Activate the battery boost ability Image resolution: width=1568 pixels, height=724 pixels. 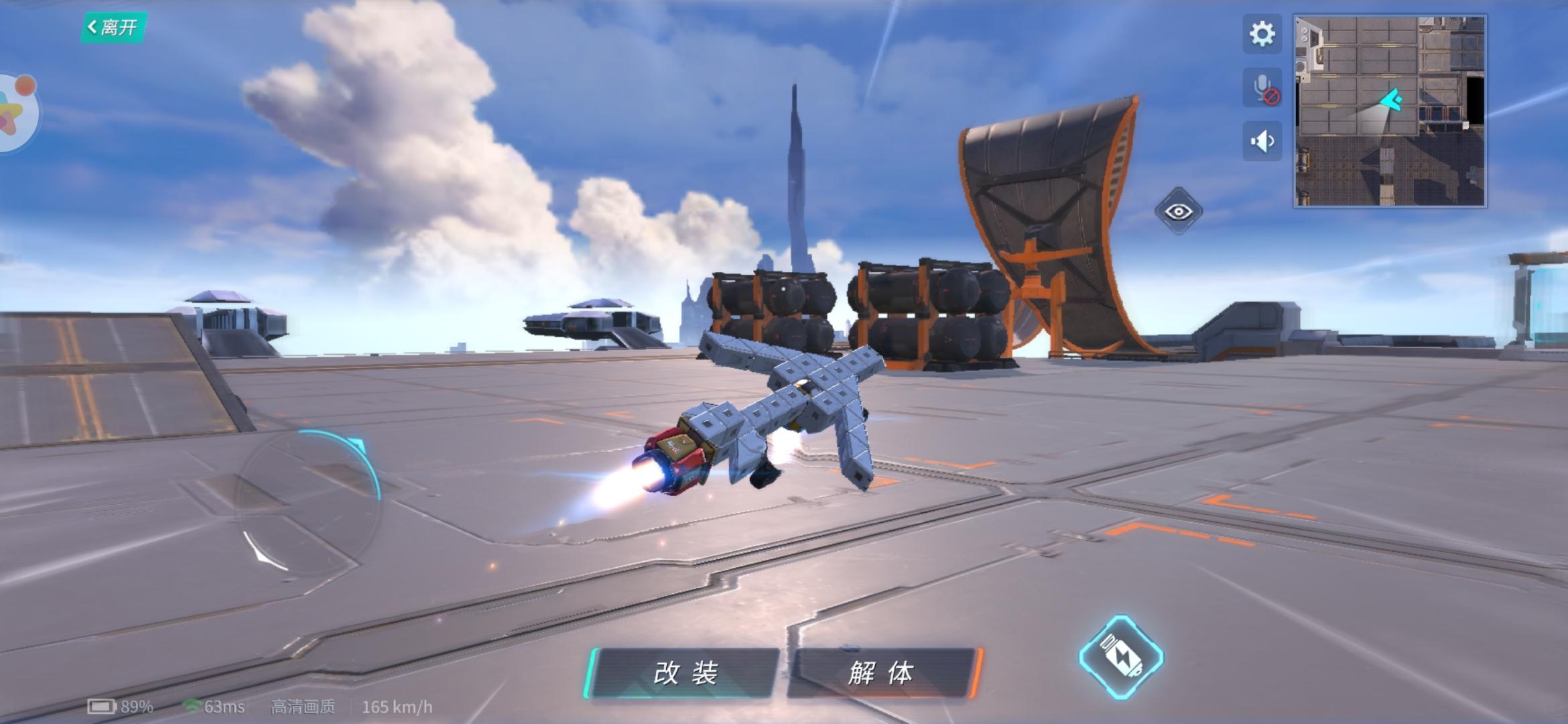pyautogui.click(x=1120, y=657)
